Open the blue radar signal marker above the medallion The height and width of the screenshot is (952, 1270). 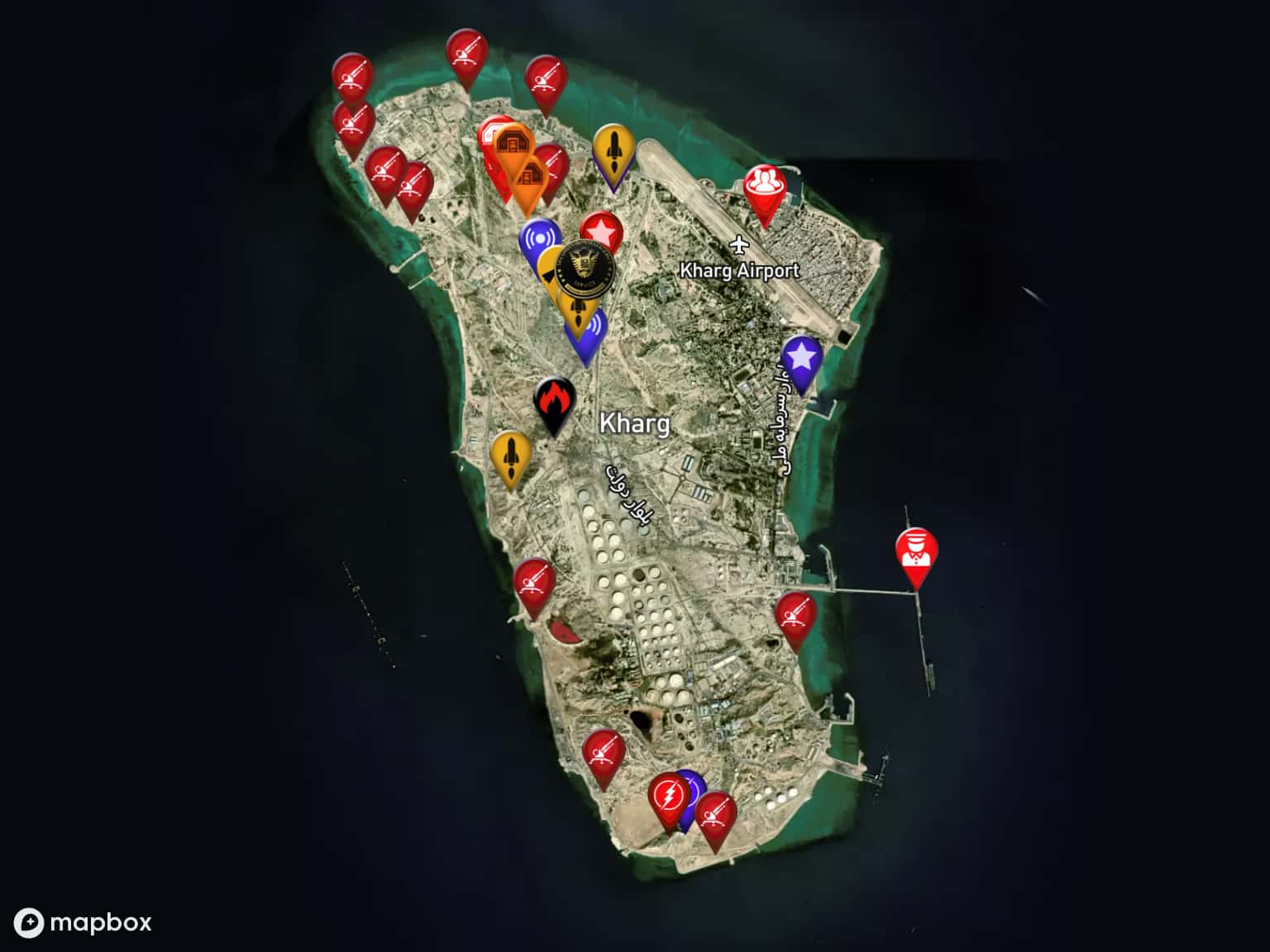click(541, 236)
